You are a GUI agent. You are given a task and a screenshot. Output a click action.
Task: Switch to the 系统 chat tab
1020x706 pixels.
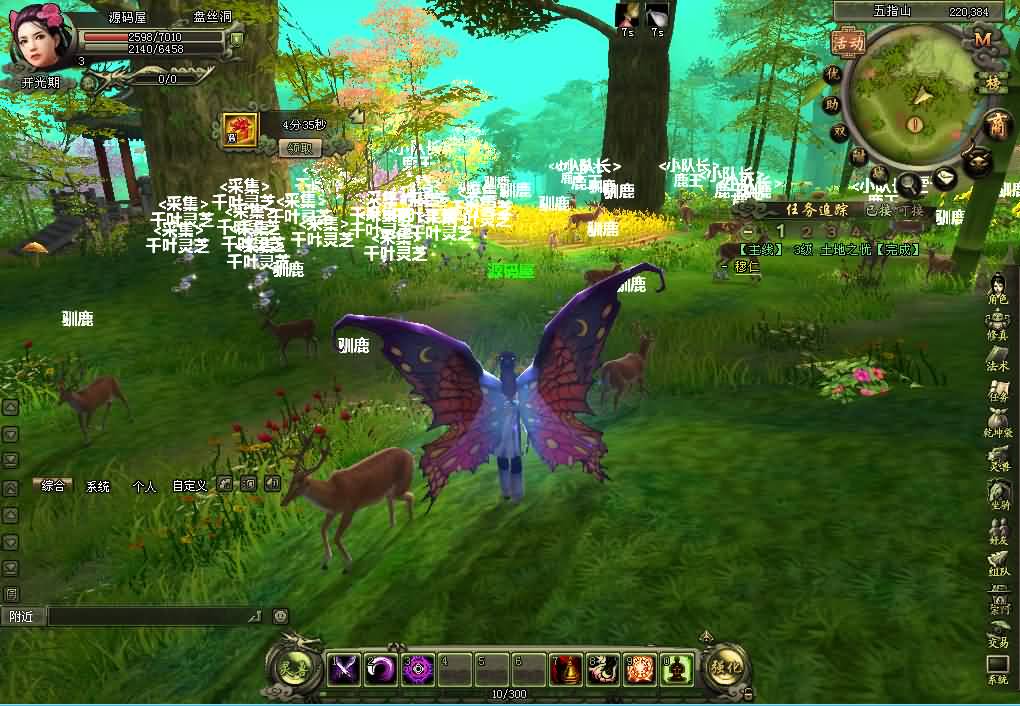tap(98, 487)
